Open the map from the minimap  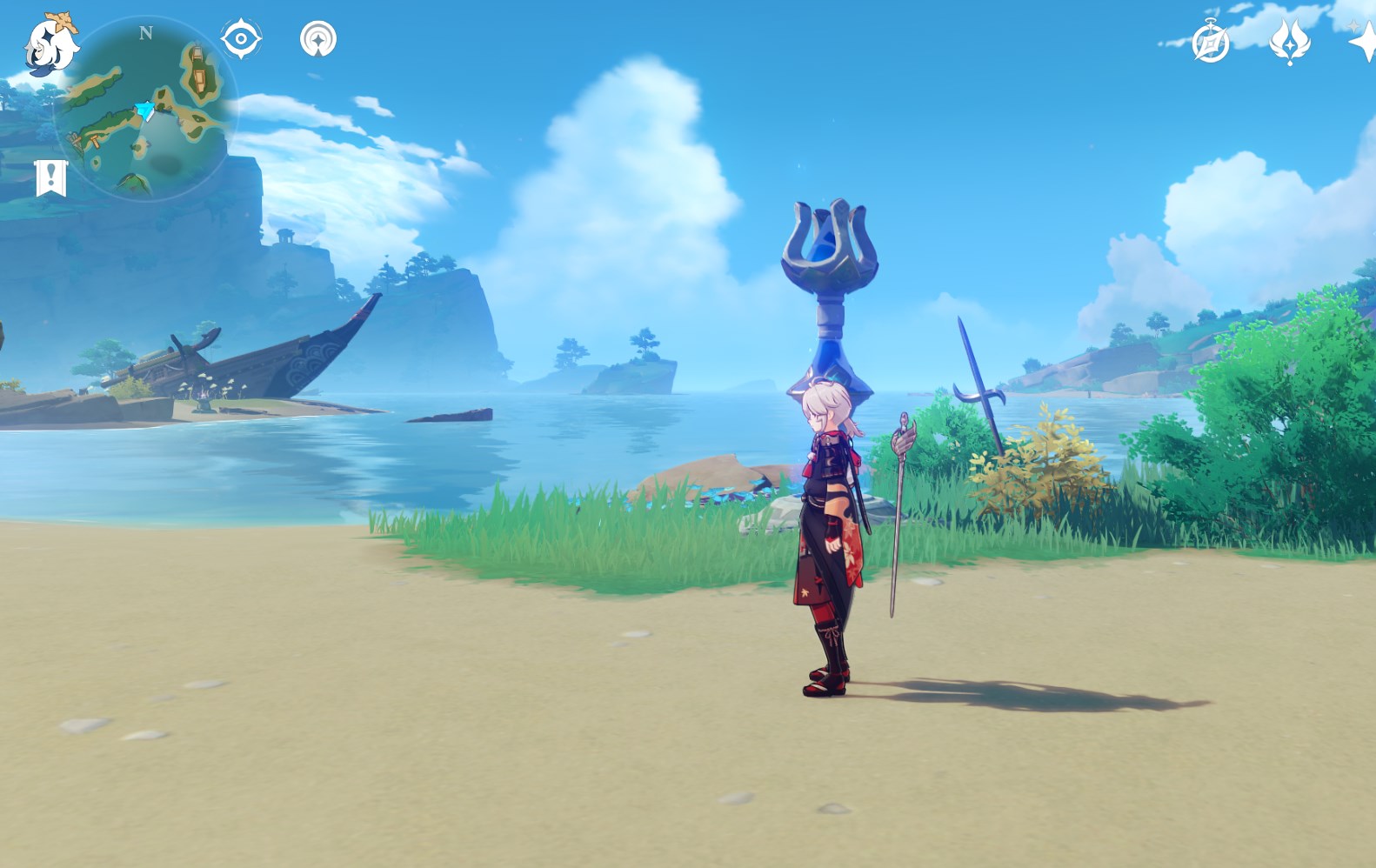tap(144, 110)
